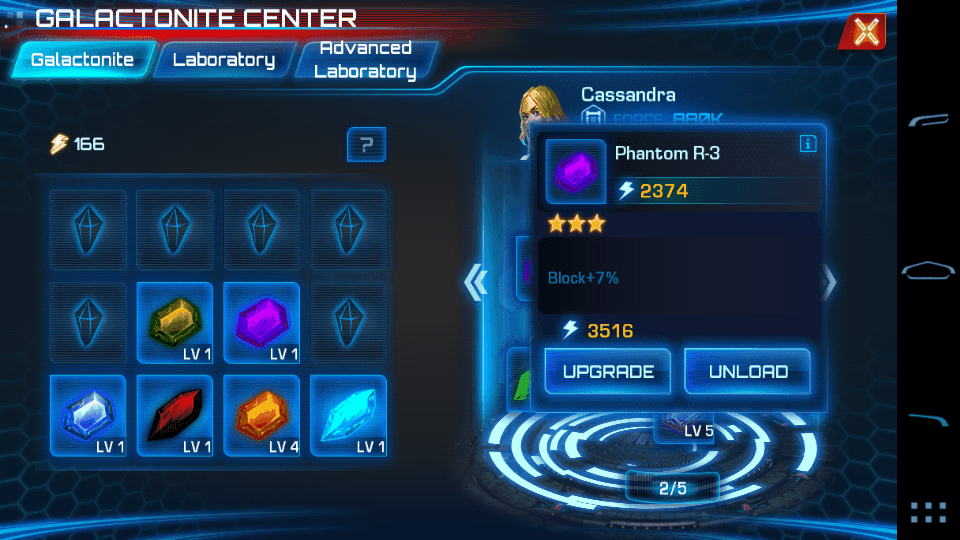The image size is (960, 540).
Task: Open the Advanced Laboratory tab
Action: tap(365, 60)
